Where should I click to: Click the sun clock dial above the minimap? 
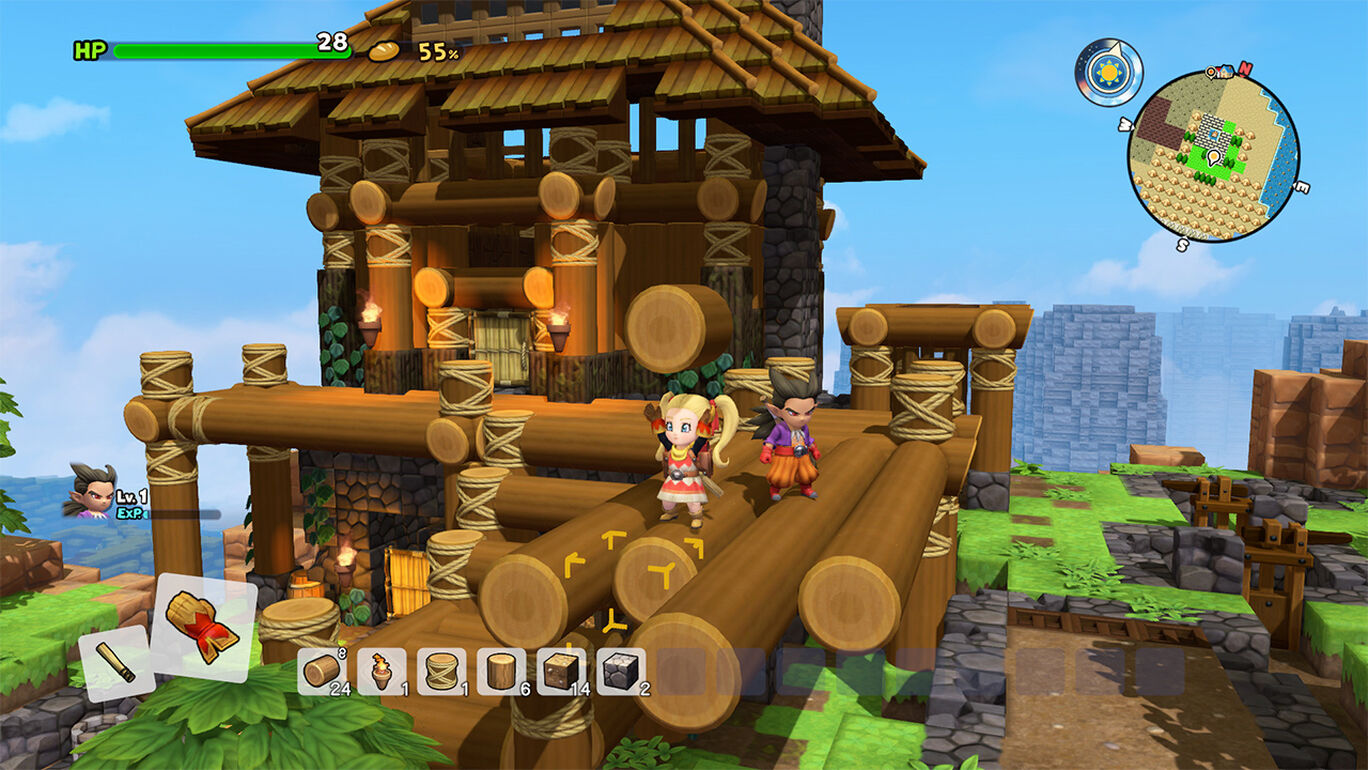coord(1109,70)
